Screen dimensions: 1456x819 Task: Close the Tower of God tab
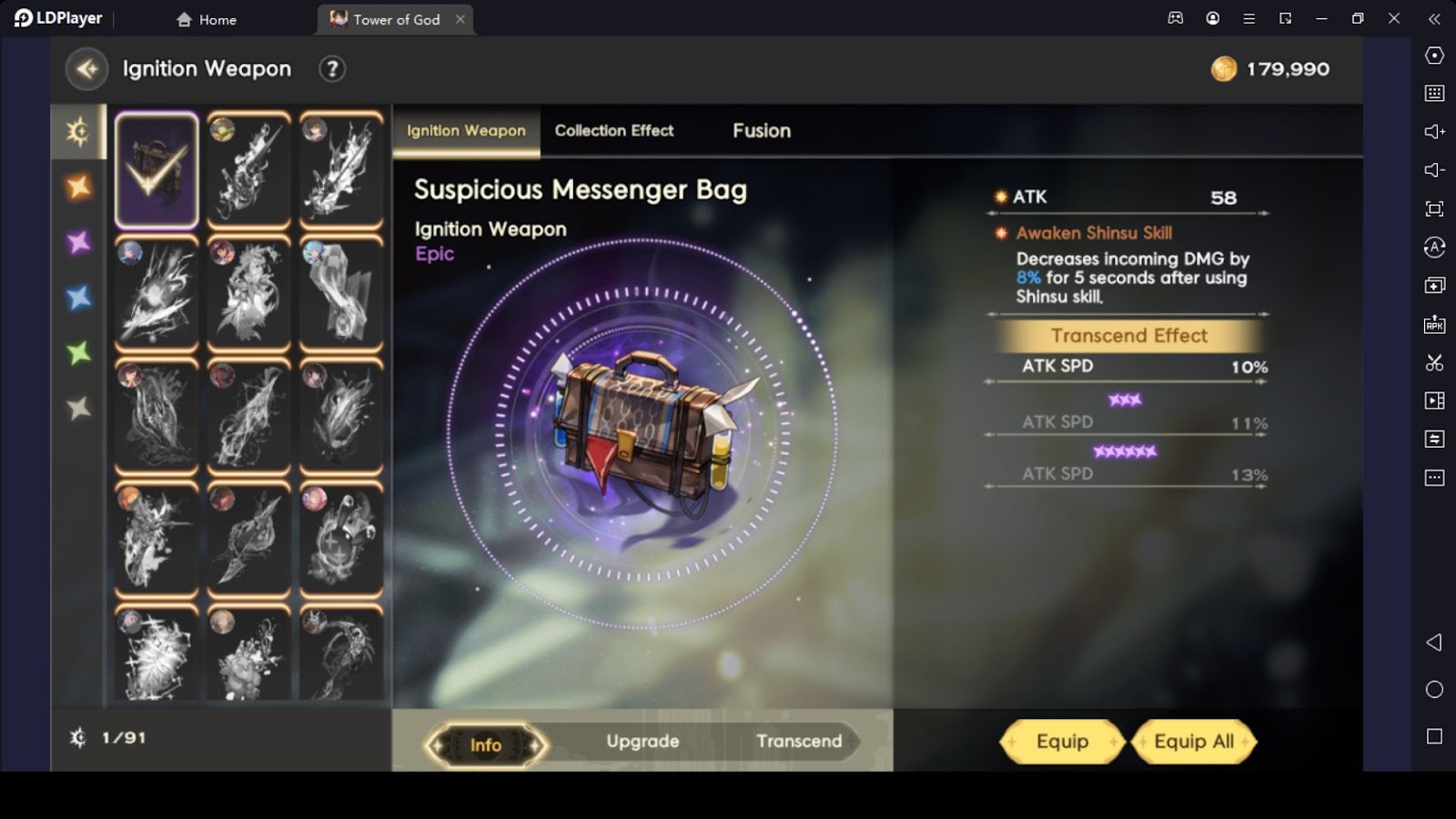pos(460,19)
